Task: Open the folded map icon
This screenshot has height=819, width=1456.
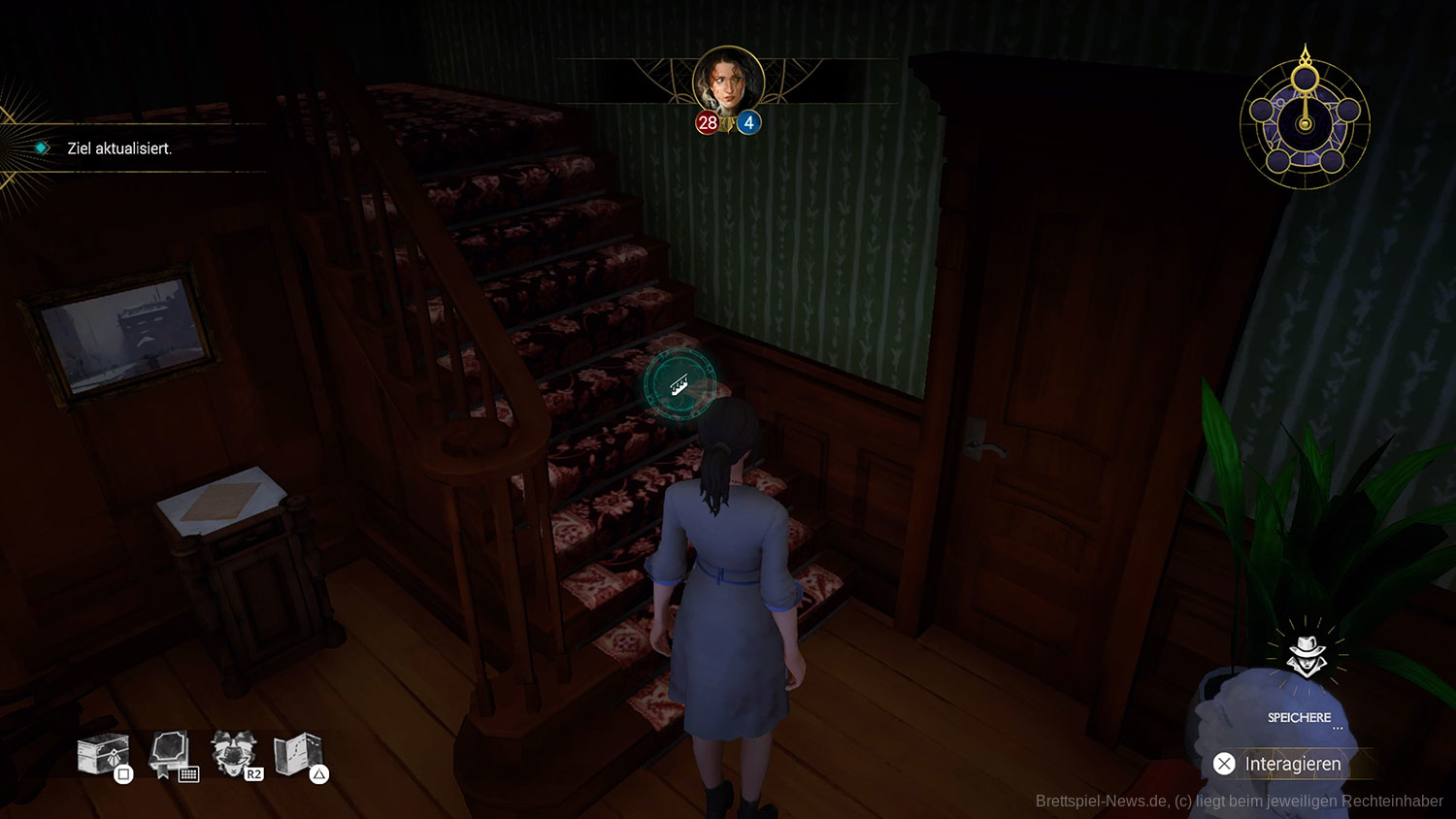Action: click(298, 753)
